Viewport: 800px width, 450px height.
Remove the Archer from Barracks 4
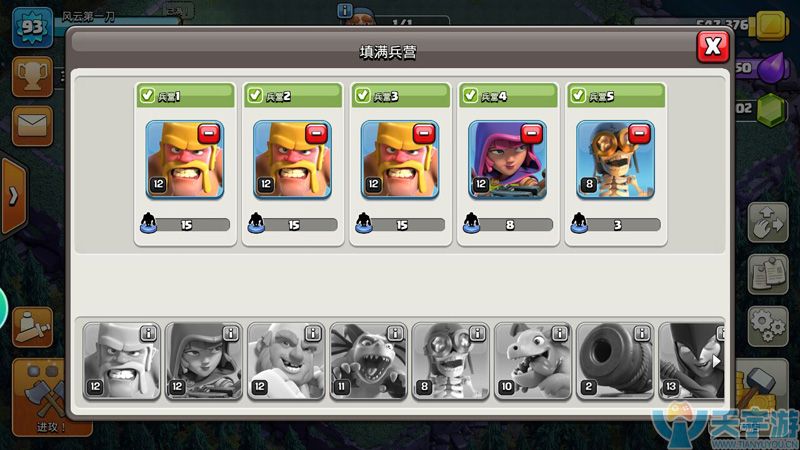tap(532, 134)
